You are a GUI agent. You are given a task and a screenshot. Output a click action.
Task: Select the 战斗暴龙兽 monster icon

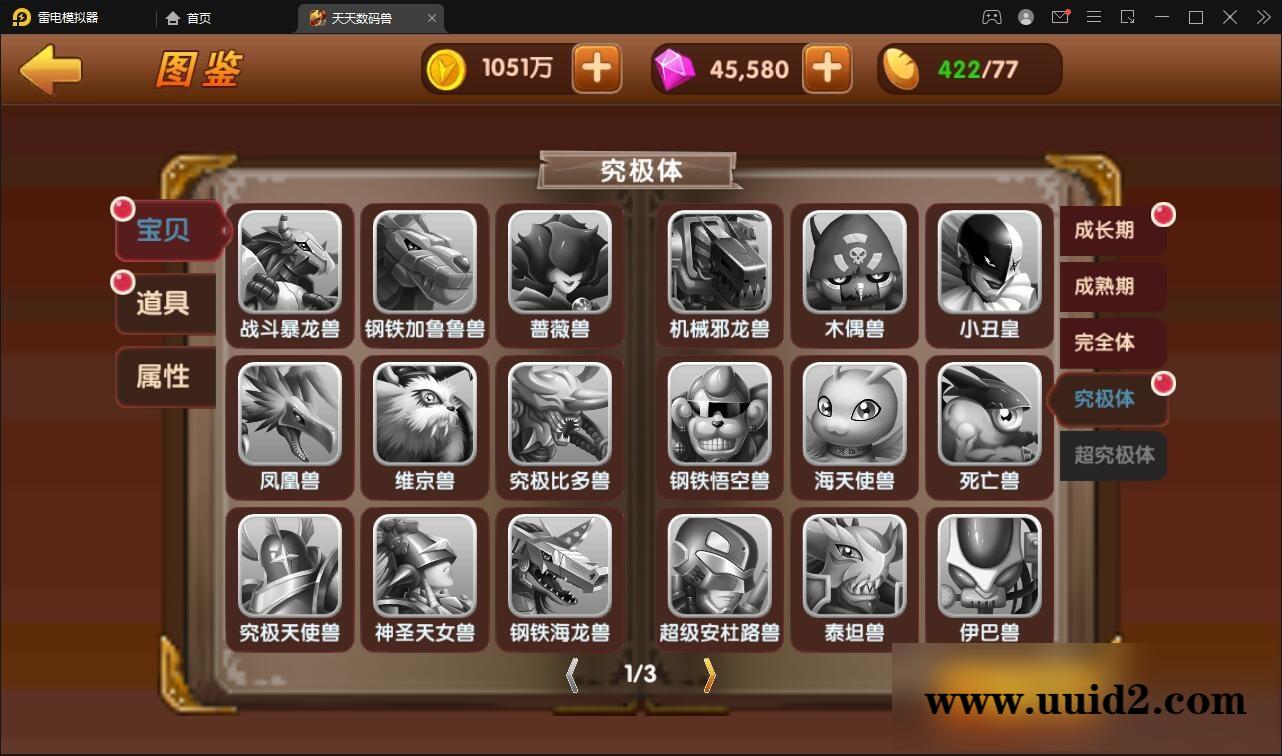[x=290, y=265]
